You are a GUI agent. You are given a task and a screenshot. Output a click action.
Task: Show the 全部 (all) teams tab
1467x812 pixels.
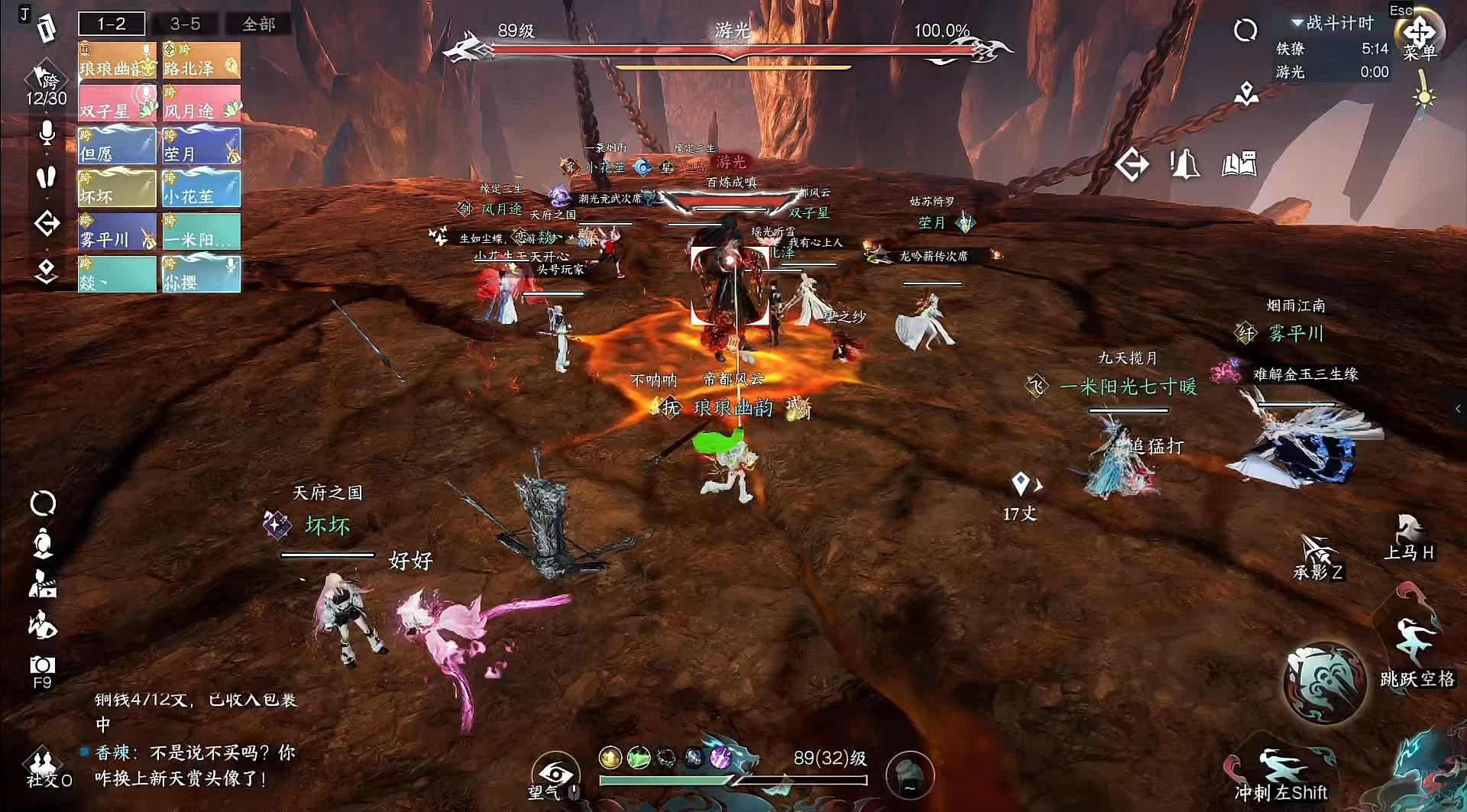[x=258, y=24]
